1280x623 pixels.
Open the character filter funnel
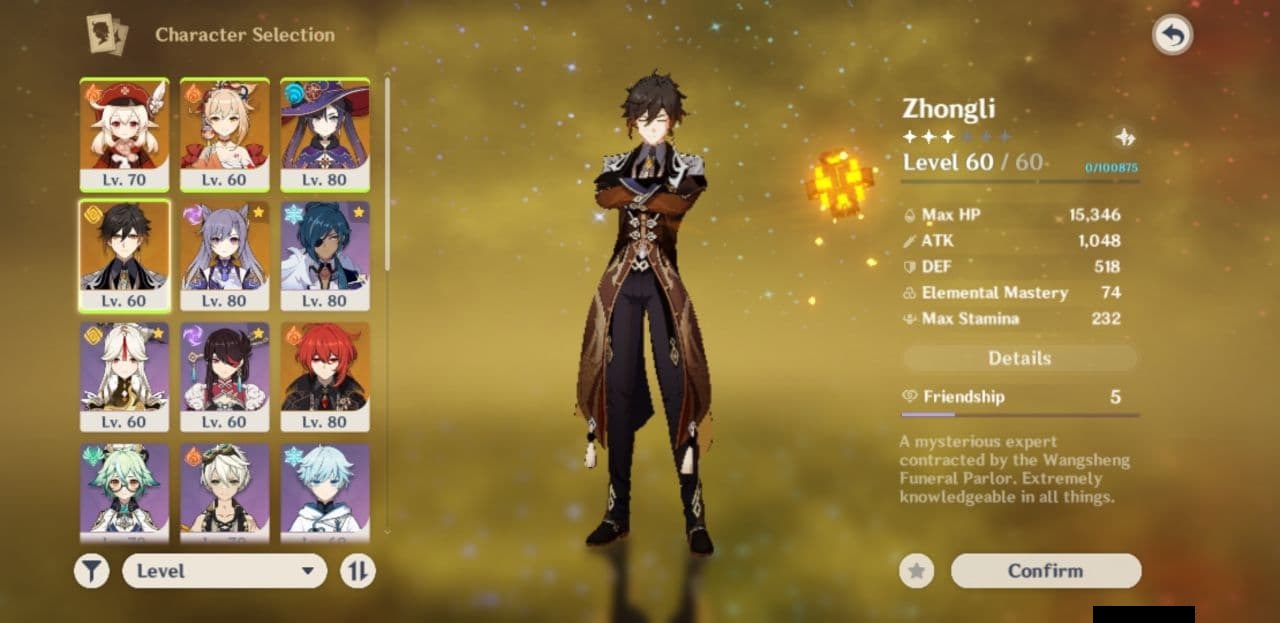coord(91,571)
